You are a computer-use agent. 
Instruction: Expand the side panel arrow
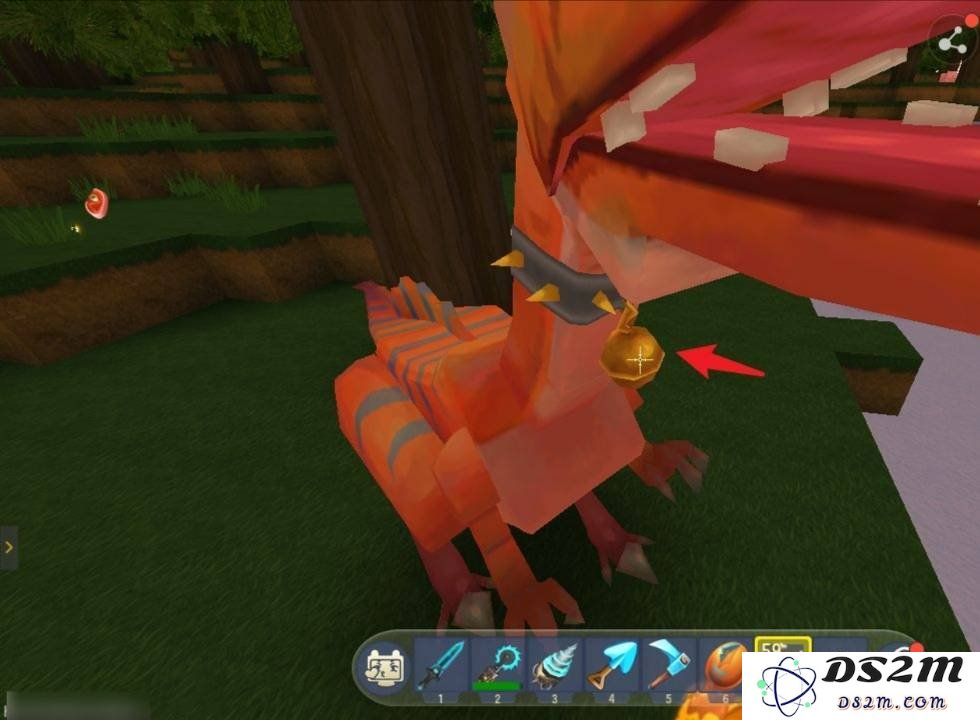(8, 547)
